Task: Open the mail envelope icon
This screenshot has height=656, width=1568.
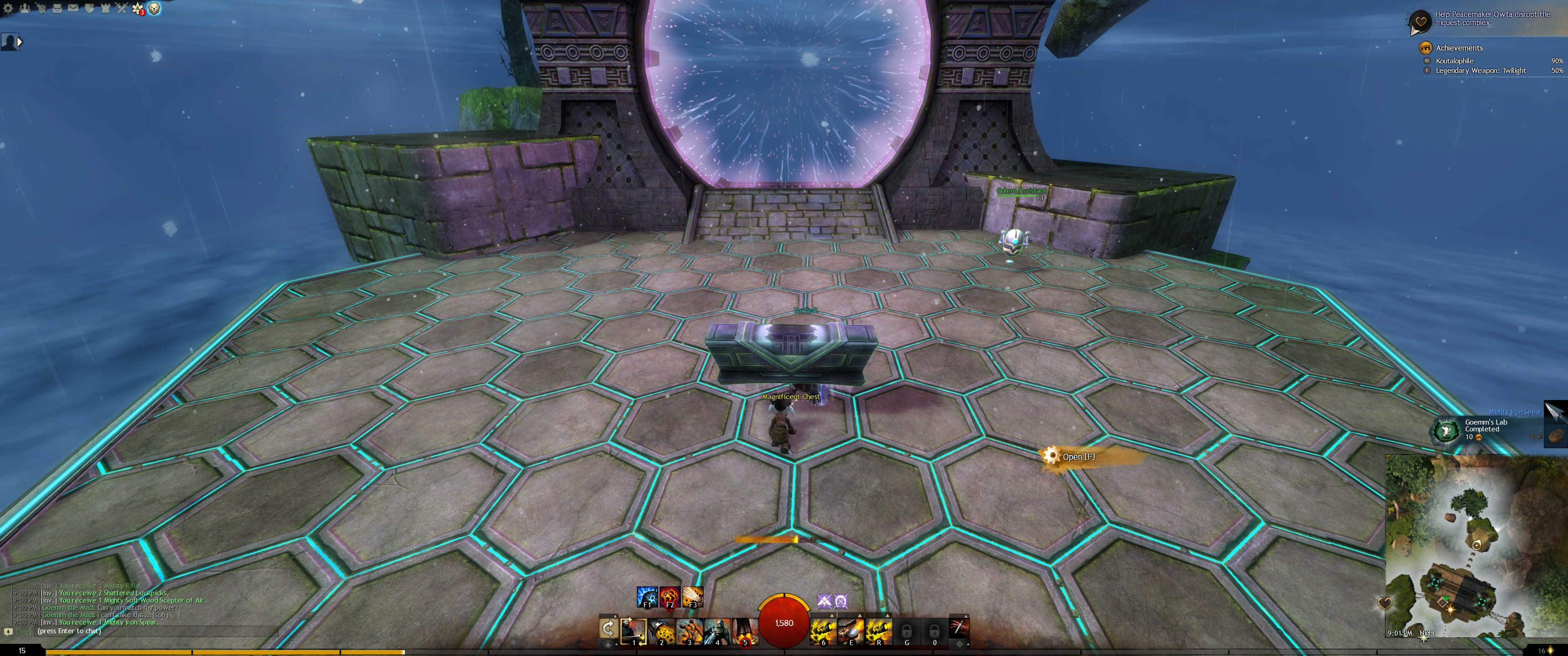Action: [73, 8]
